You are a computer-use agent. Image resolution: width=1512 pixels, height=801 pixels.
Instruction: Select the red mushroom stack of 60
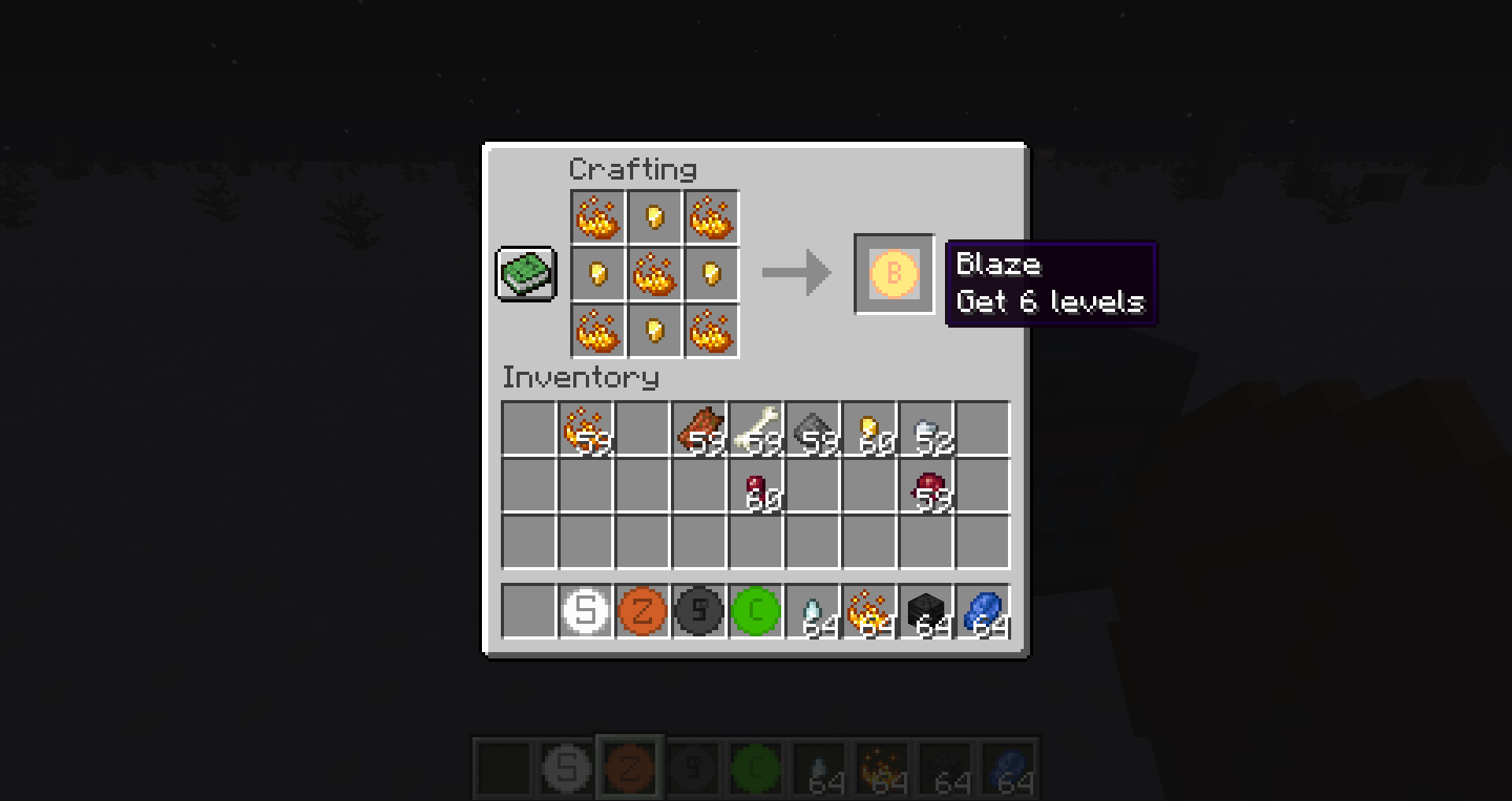758,488
